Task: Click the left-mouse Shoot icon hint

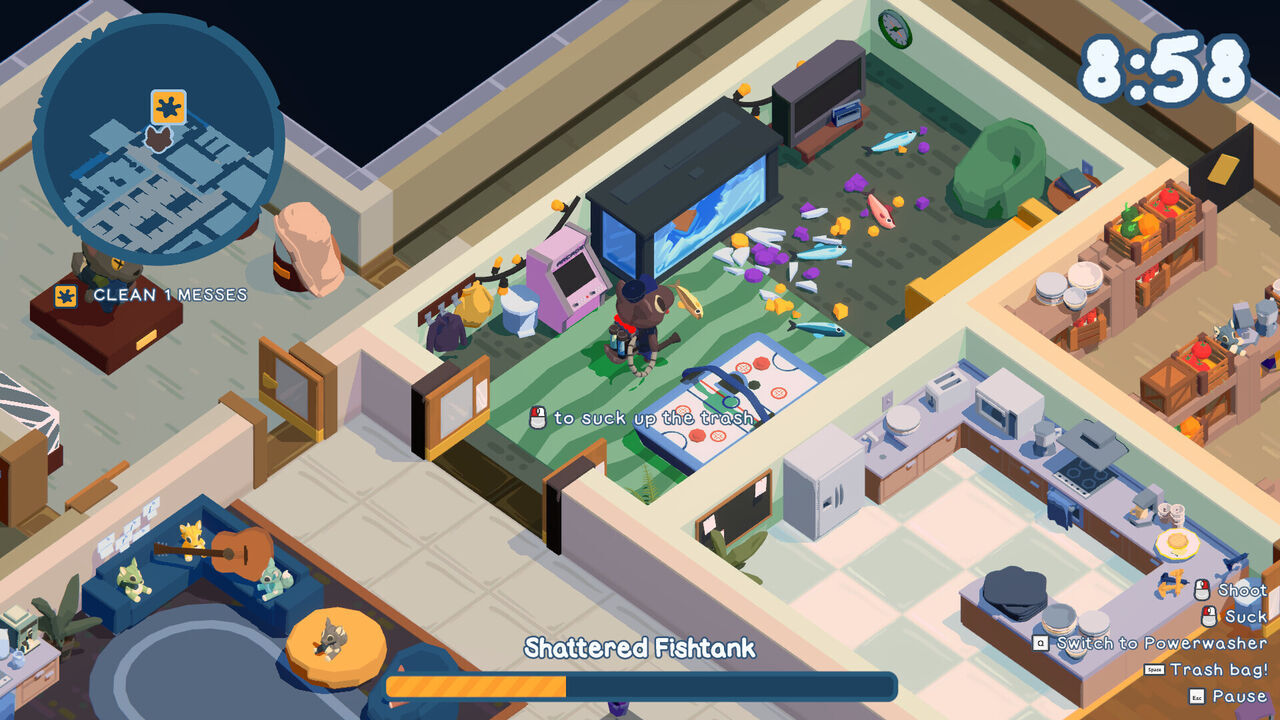Action: coord(1201,590)
